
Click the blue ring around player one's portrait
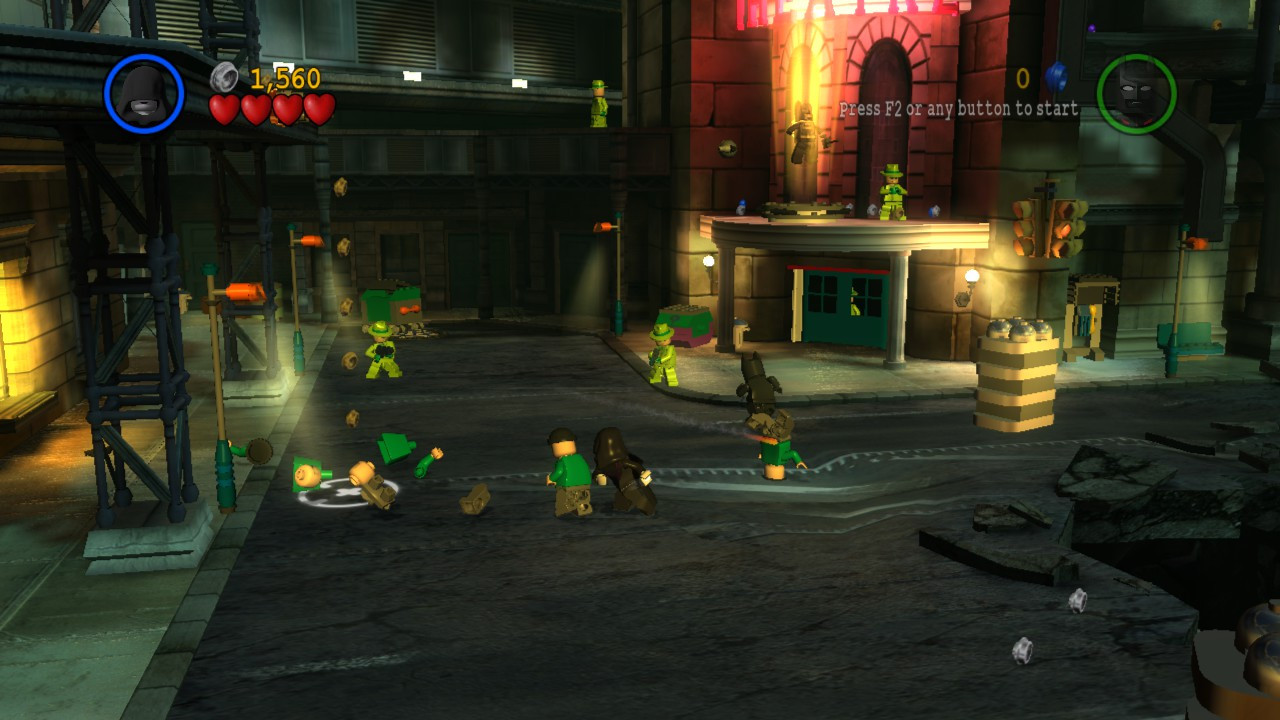click(x=110, y=91)
